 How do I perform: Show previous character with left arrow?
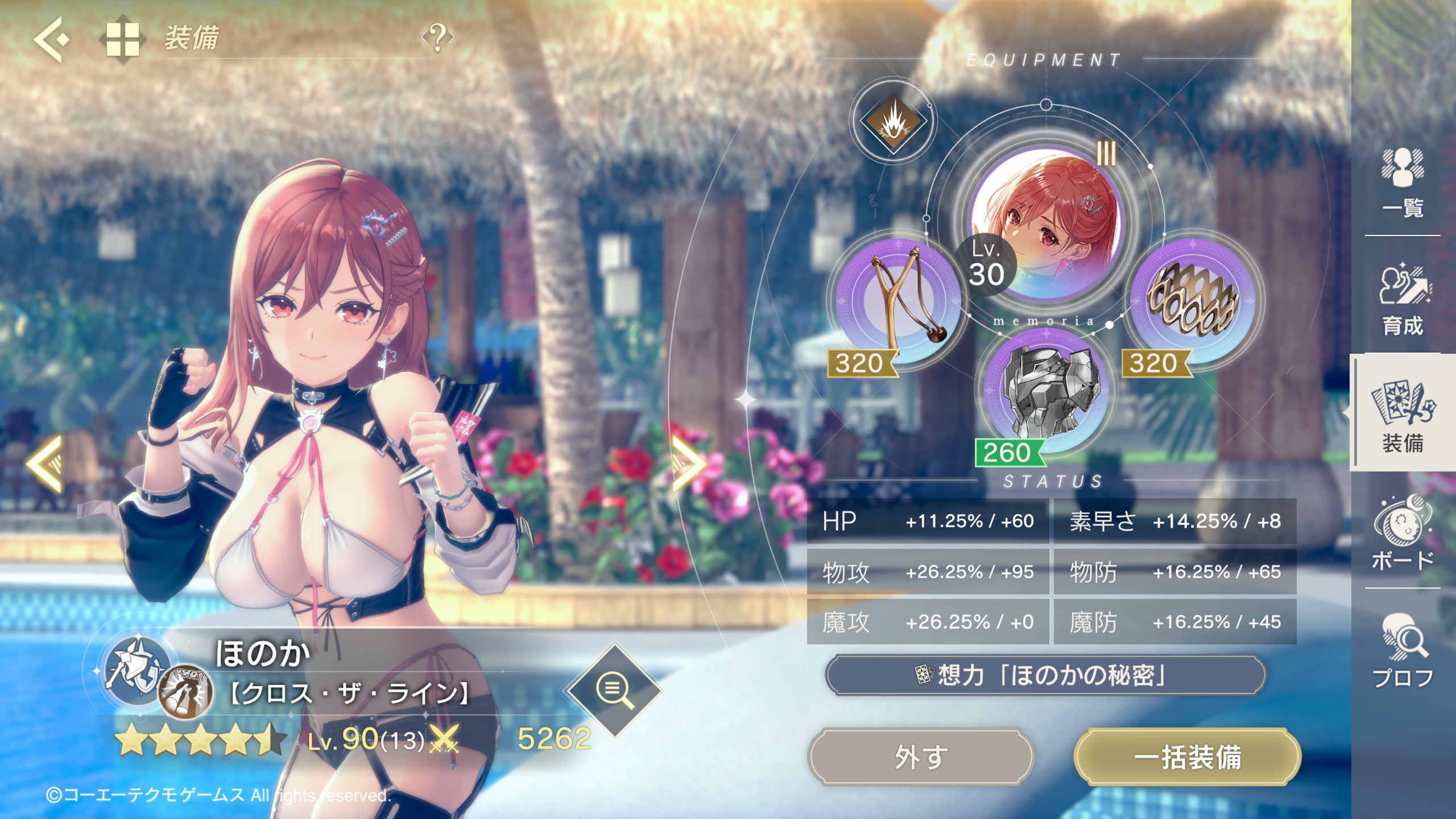[x=44, y=464]
